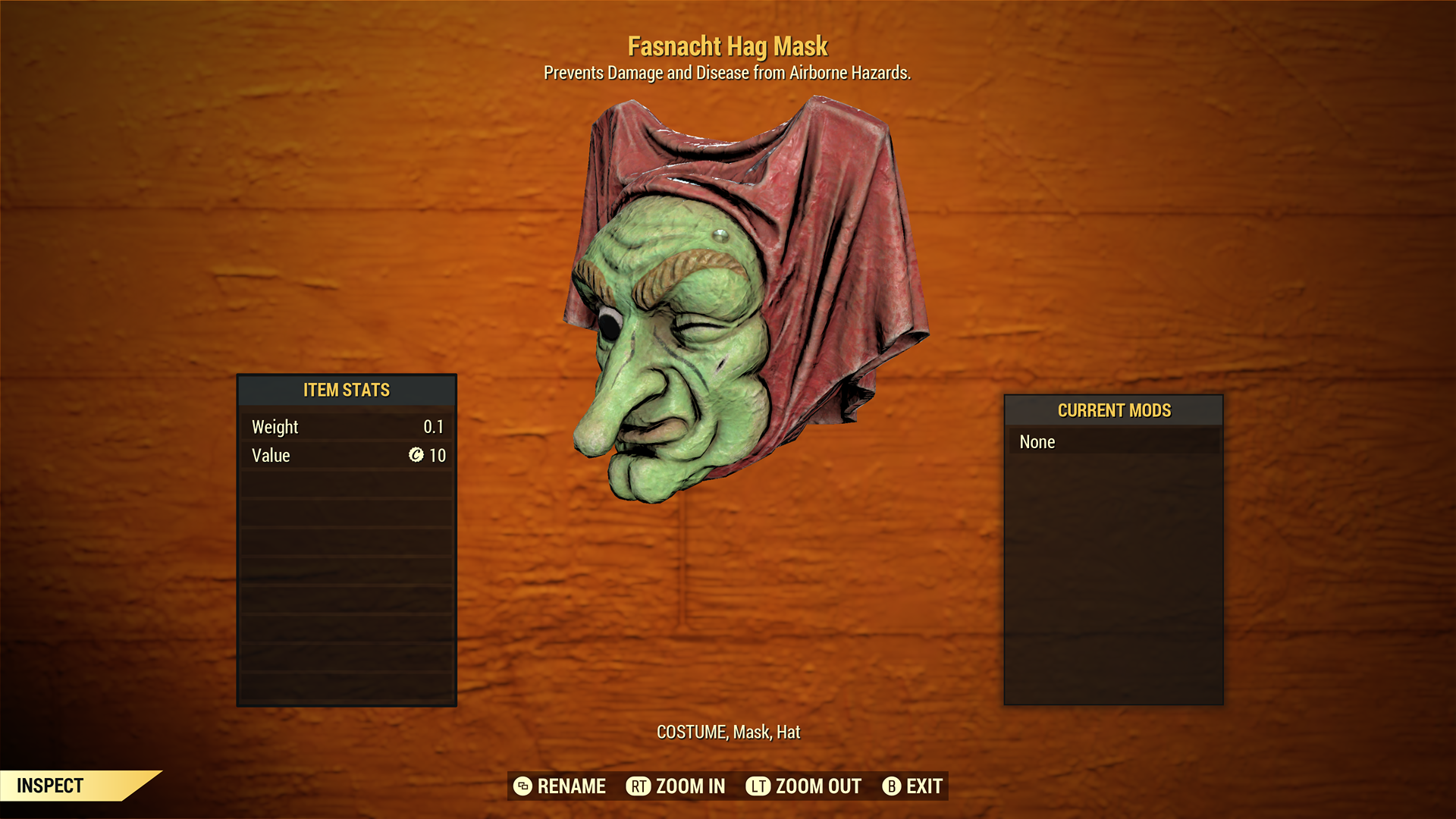
Task: Choose the RENAME option in the bottom bar
Action: (x=560, y=786)
